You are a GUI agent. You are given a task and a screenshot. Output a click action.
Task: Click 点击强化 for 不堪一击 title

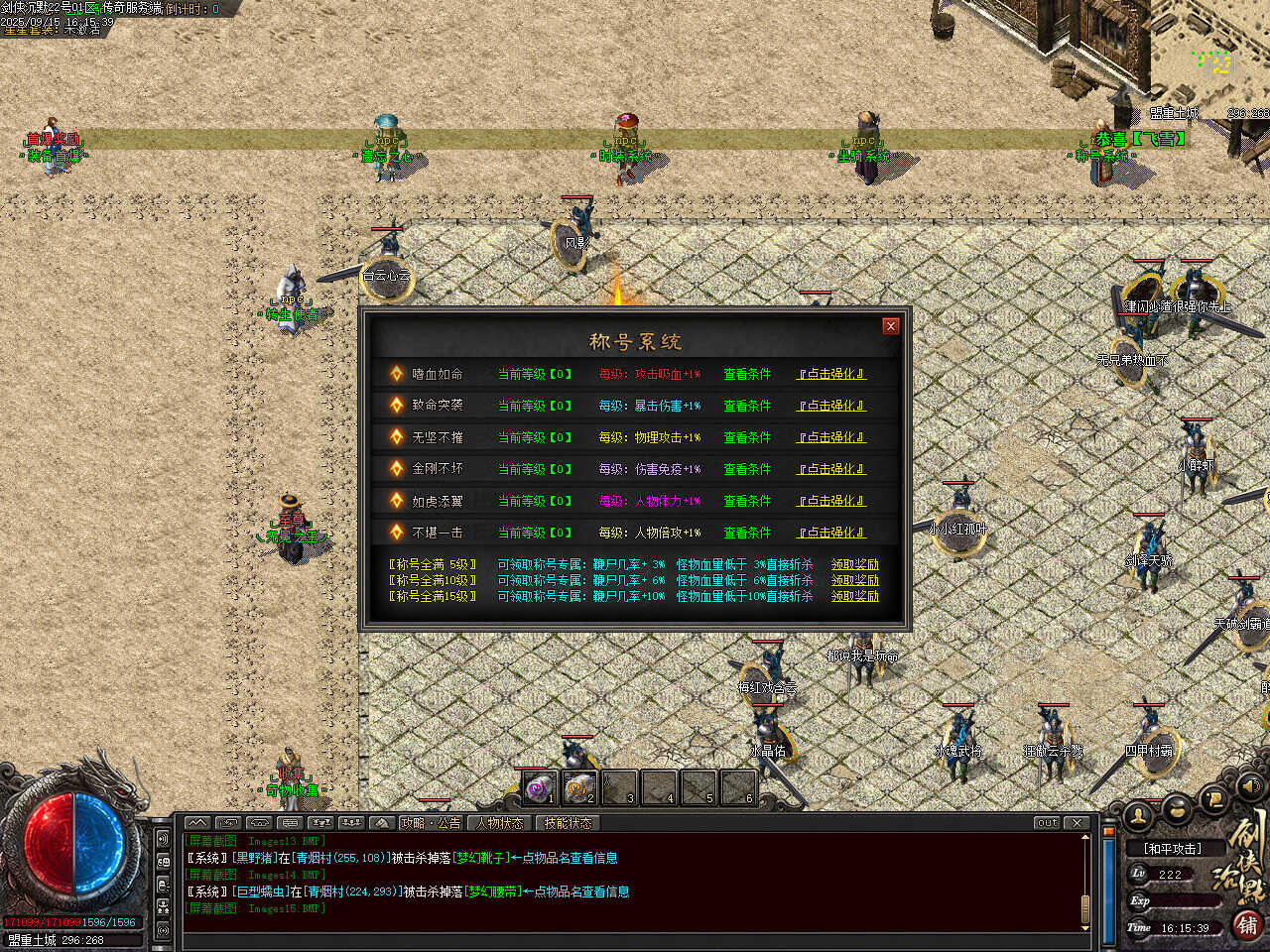(x=831, y=533)
